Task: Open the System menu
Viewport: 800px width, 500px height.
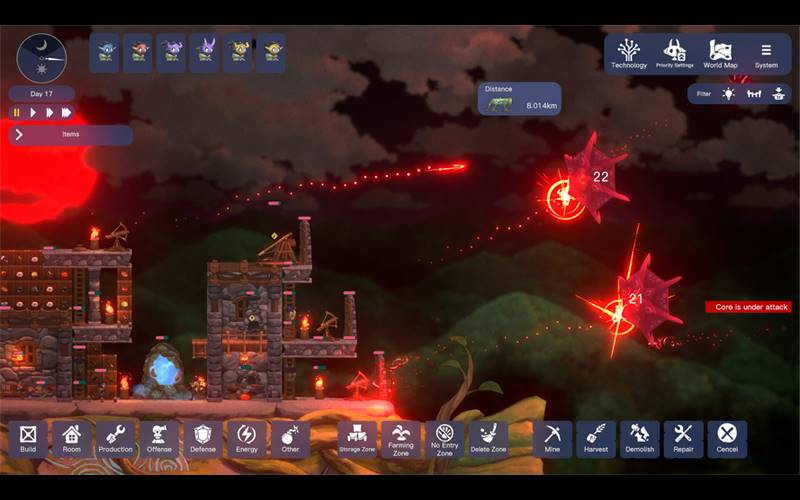Action: (x=766, y=53)
